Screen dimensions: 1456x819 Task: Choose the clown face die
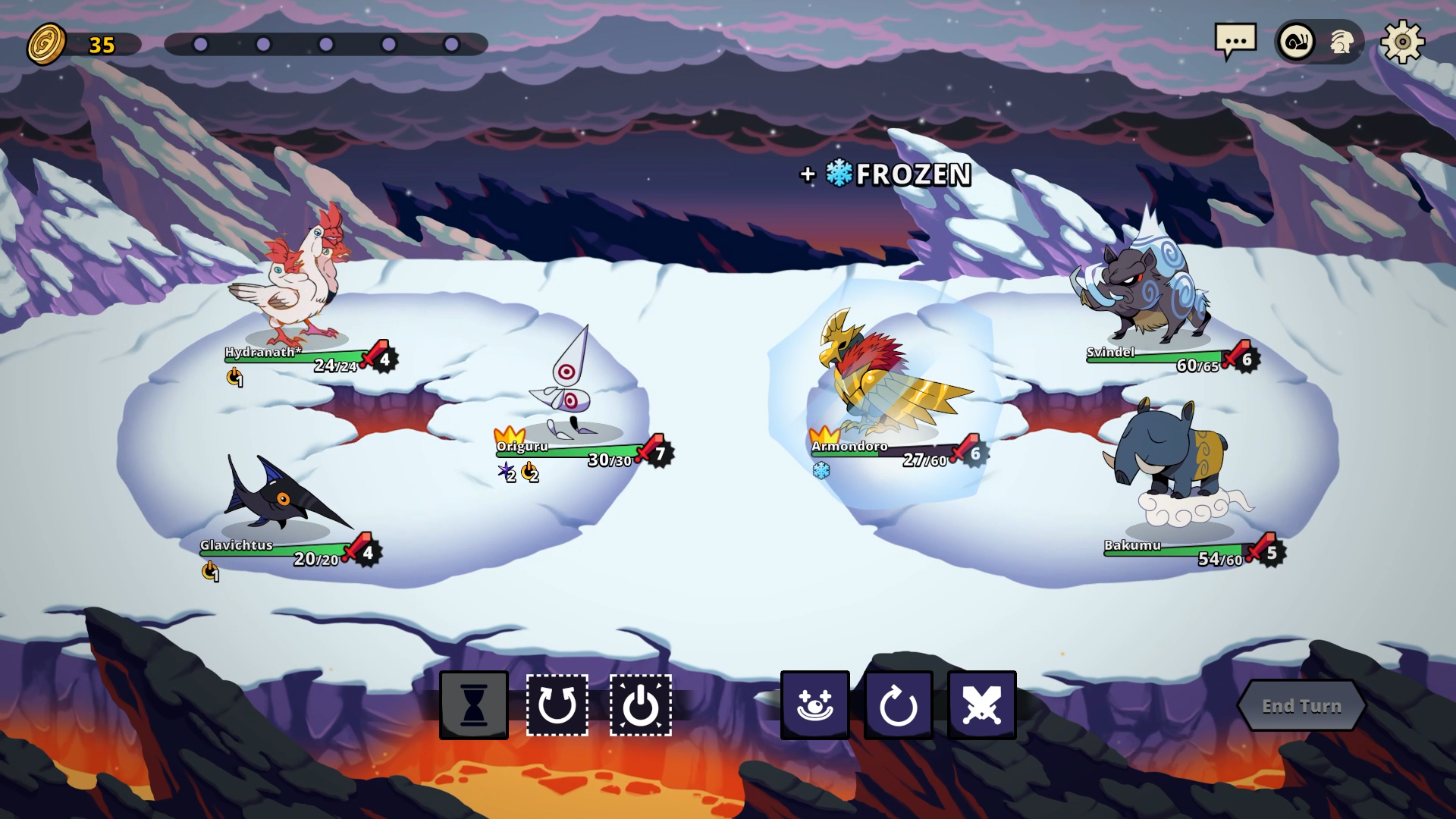click(815, 705)
